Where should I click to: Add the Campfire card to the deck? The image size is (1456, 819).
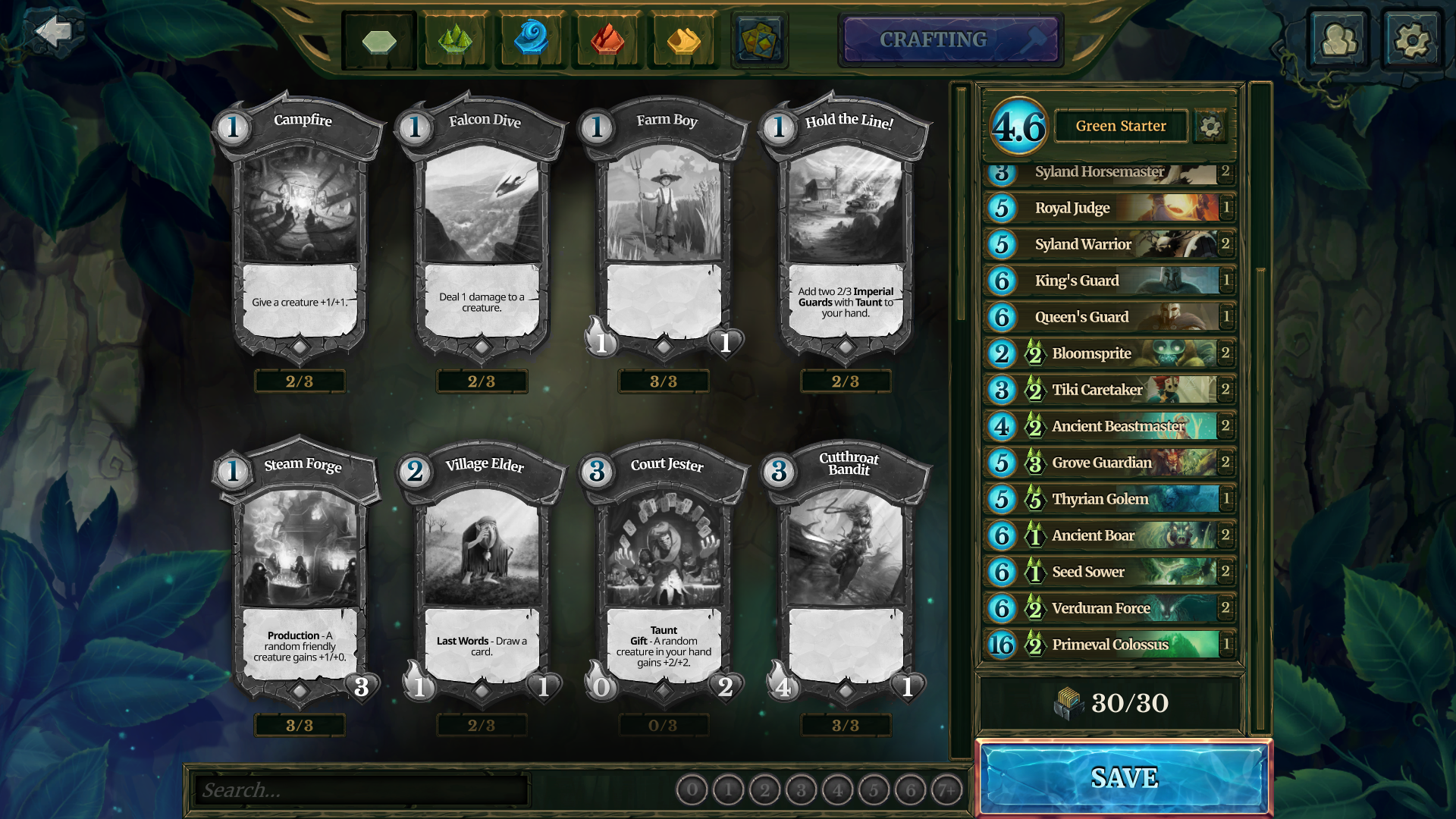(300, 227)
